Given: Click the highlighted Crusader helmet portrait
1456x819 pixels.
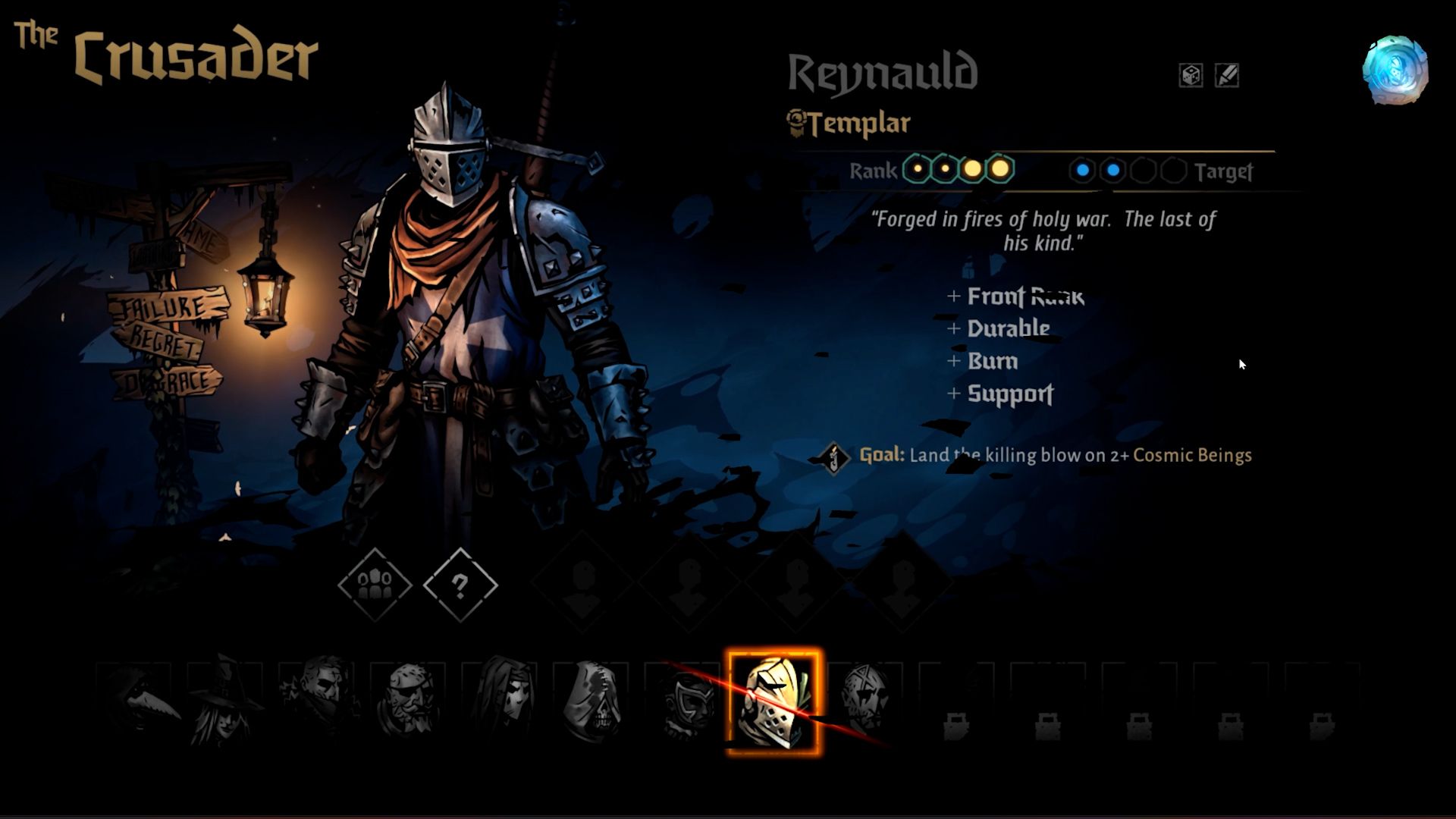Looking at the screenshot, I should coord(773,701).
